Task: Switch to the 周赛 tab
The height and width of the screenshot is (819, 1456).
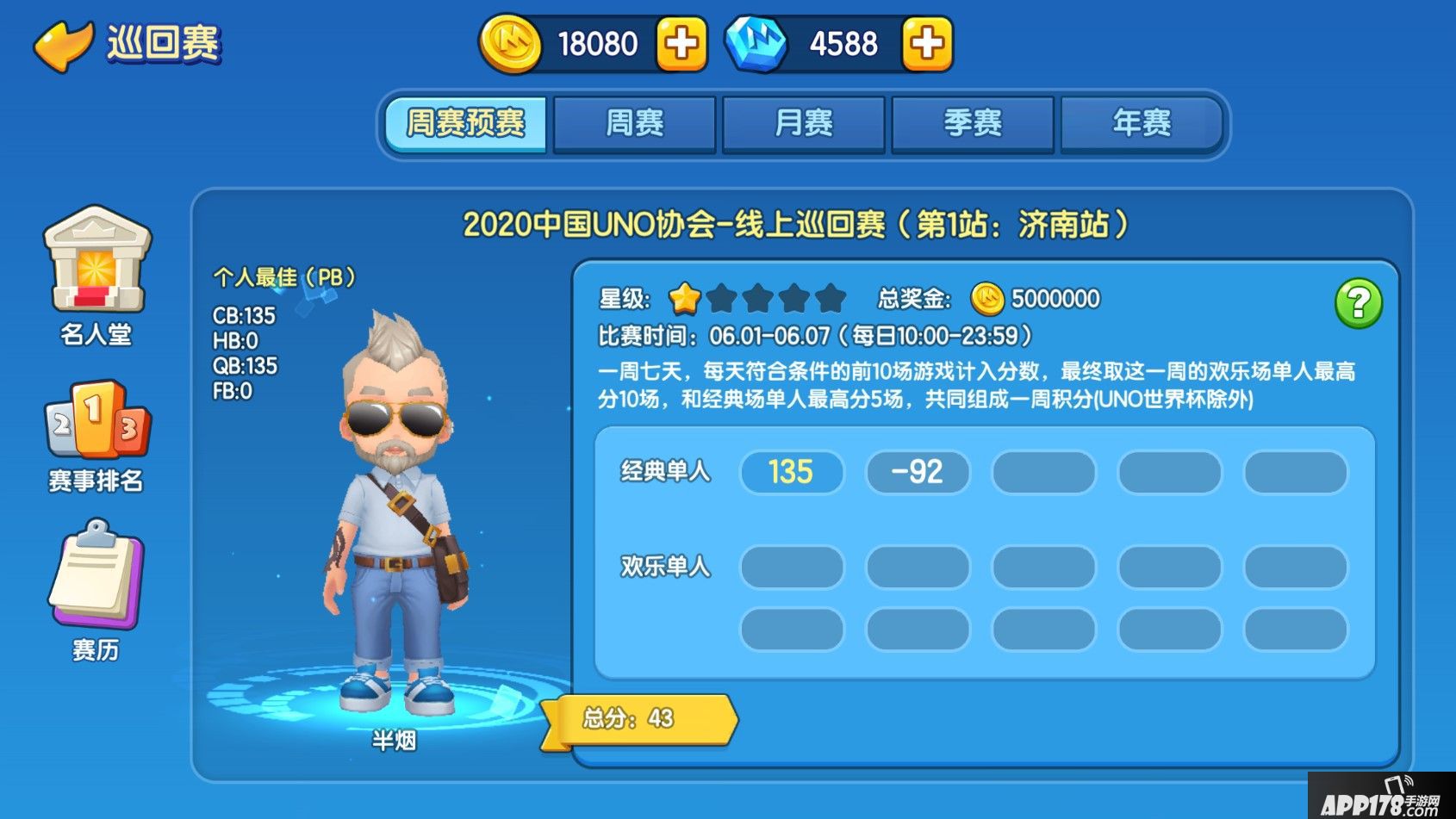Action: [x=635, y=123]
